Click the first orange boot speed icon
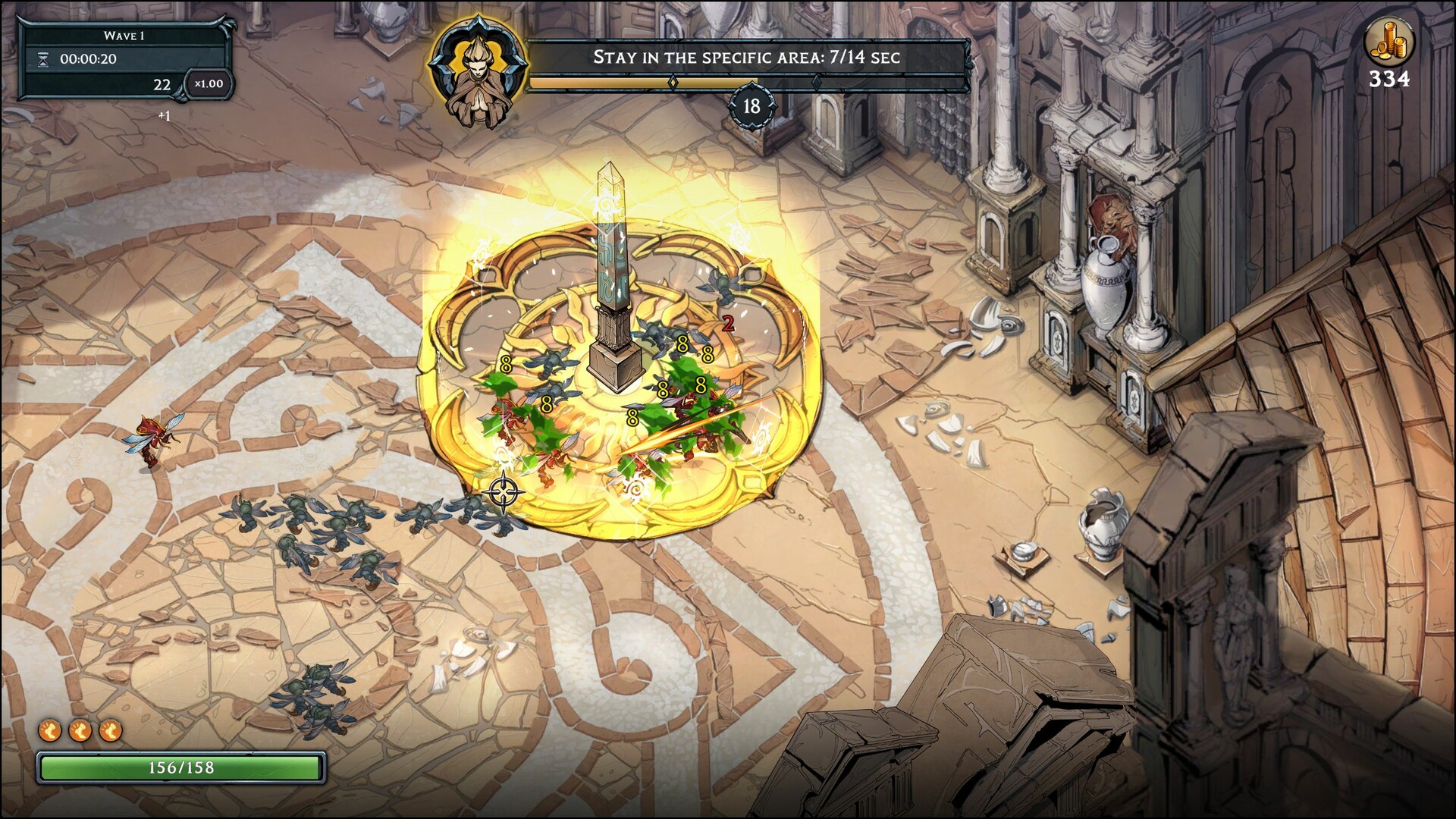 click(49, 732)
